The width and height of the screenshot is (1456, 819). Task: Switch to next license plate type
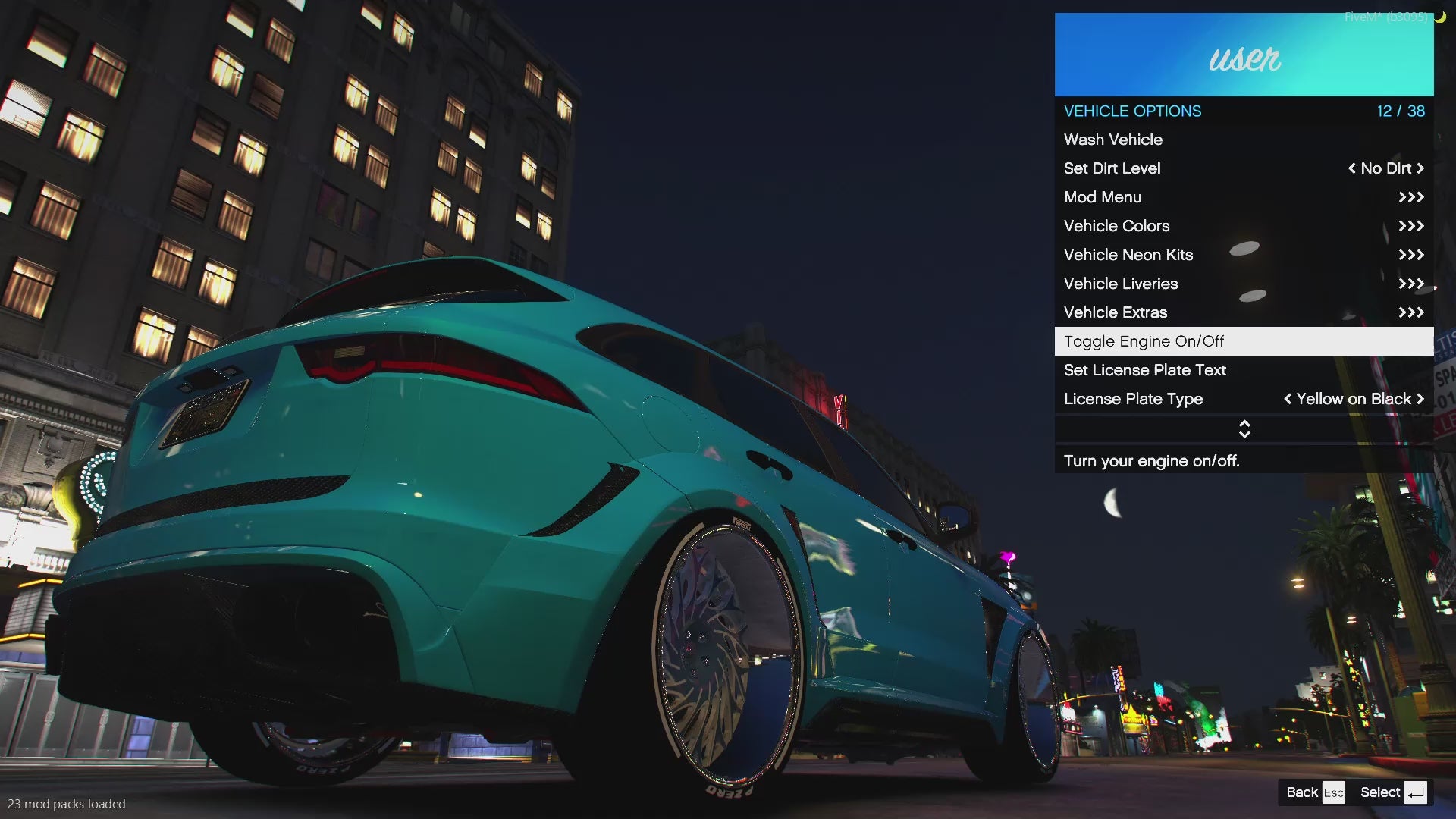coord(1420,399)
